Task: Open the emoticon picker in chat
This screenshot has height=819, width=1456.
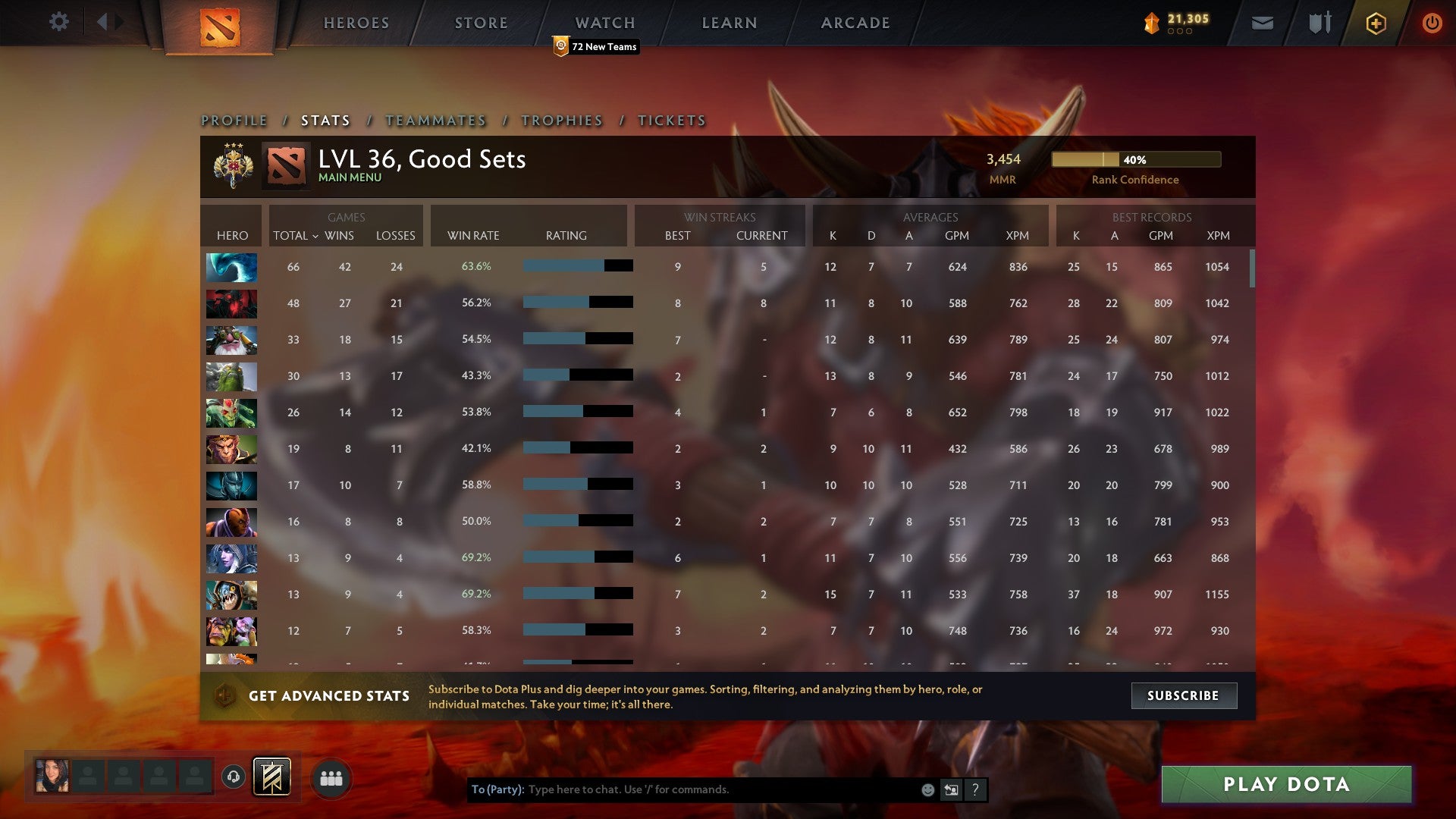Action: point(928,789)
